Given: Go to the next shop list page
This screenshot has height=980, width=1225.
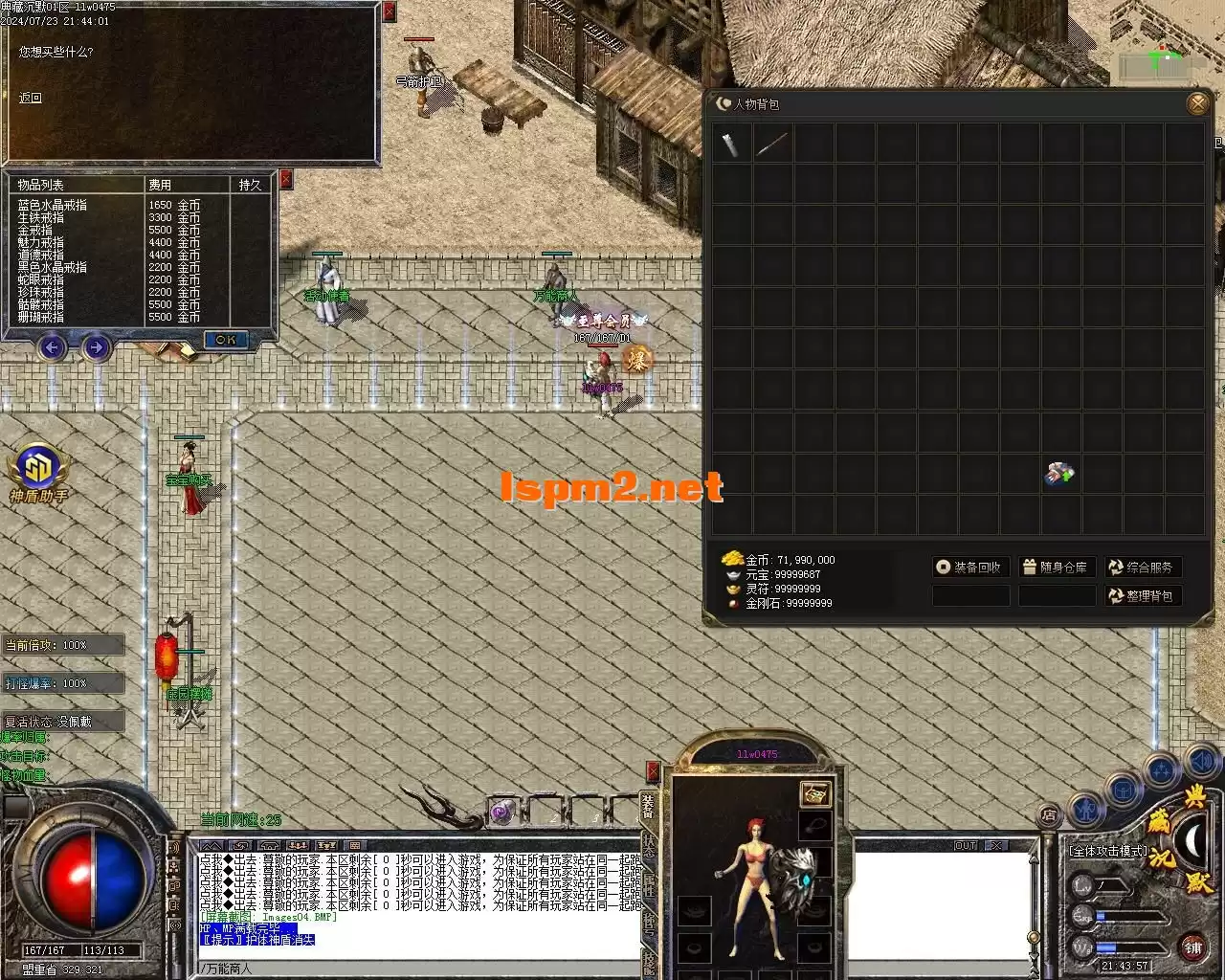Looking at the screenshot, I should click(95, 347).
